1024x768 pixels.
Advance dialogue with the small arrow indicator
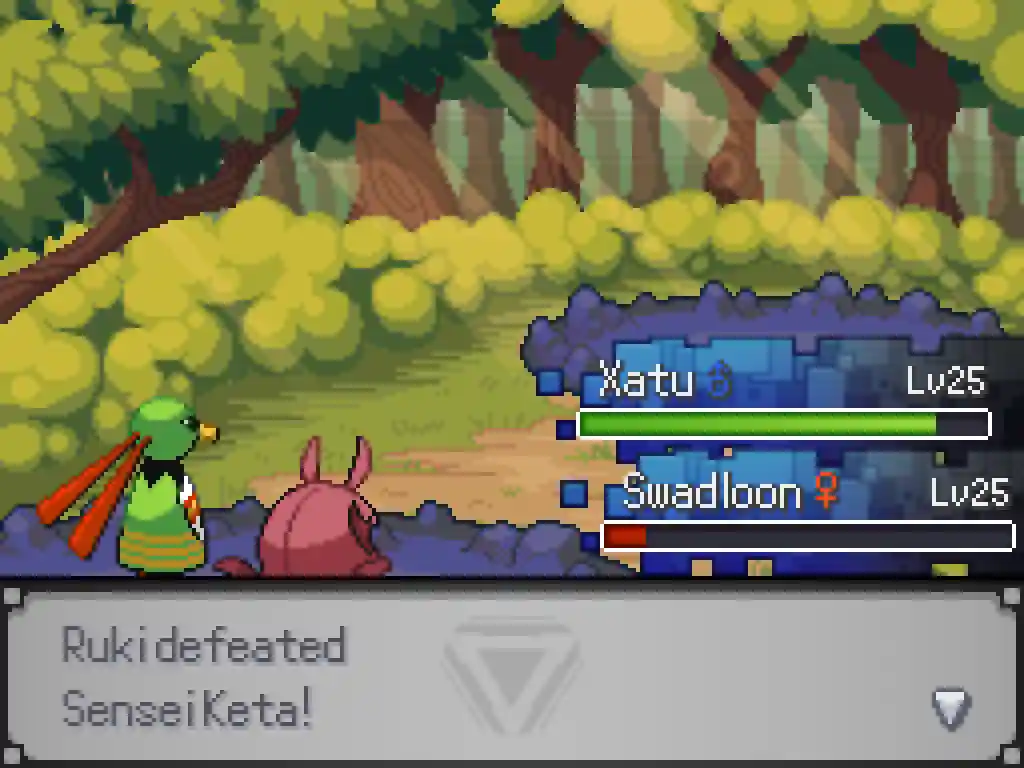[951, 707]
